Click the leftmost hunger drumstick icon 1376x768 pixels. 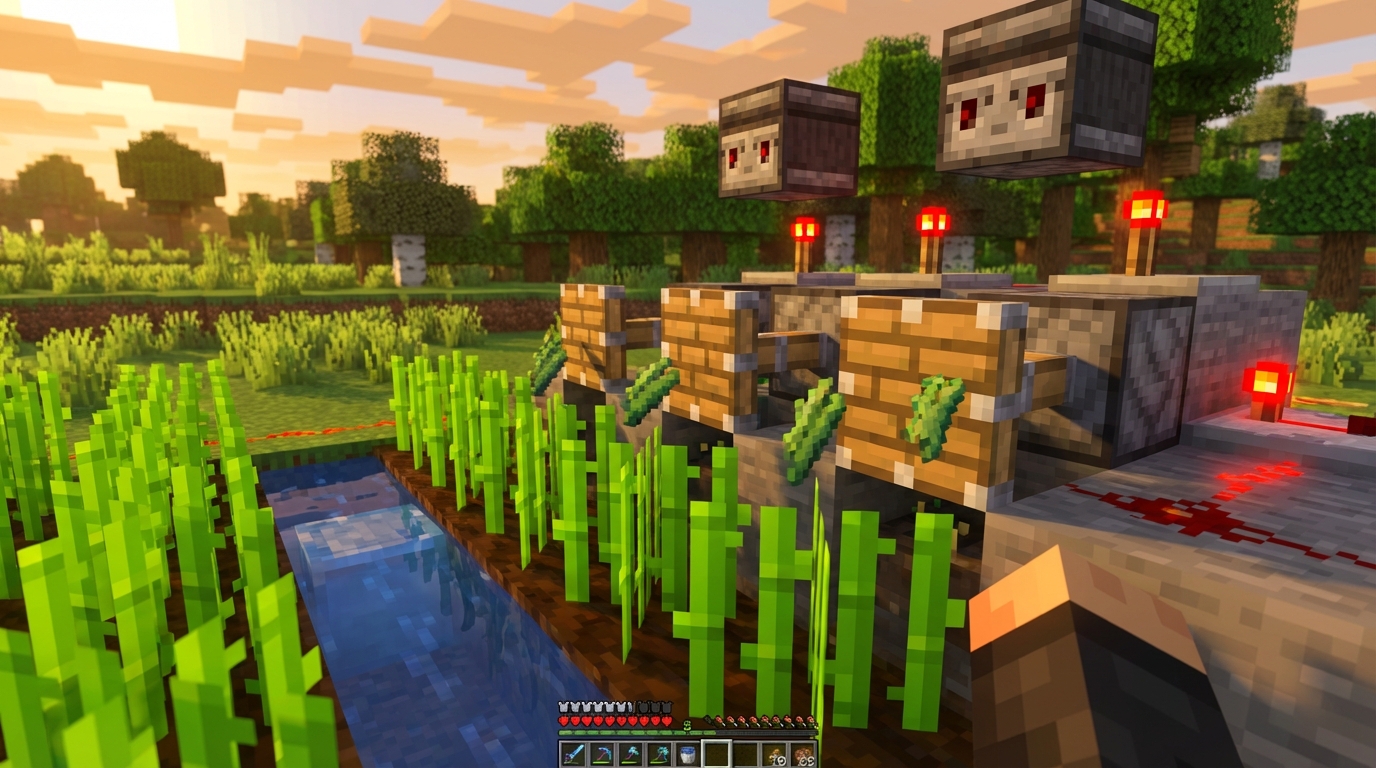pyautogui.click(x=718, y=722)
